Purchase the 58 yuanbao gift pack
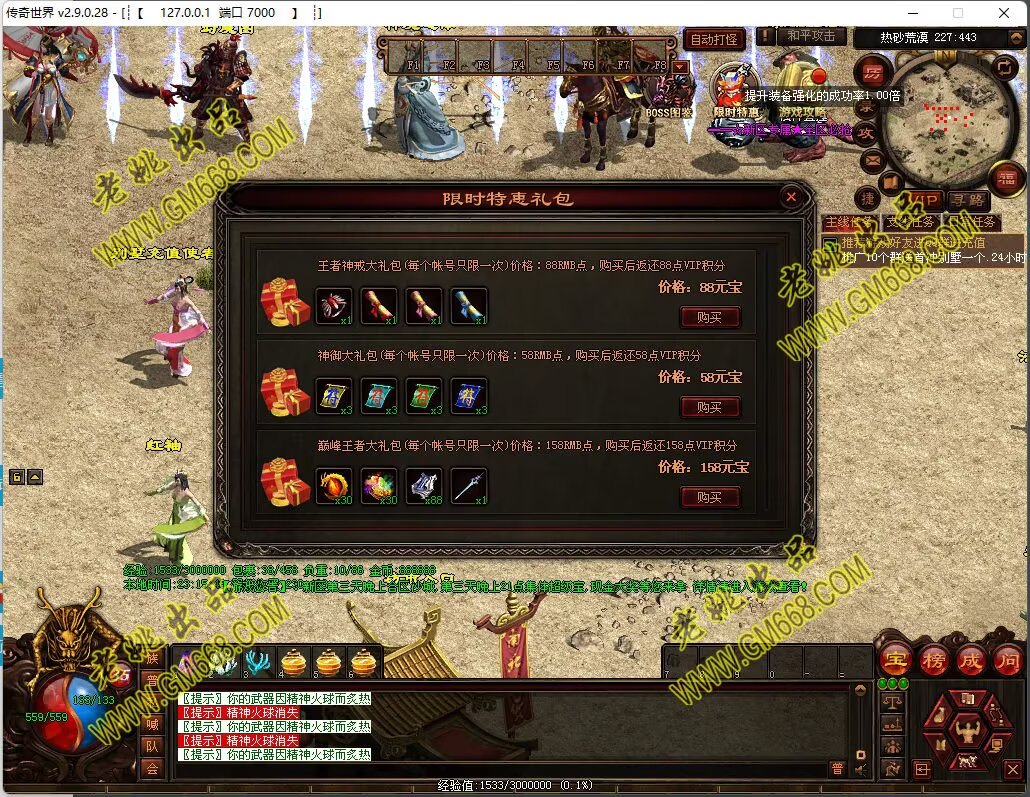The height and width of the screenshot is (797, 1030). [x=709, y=407]
